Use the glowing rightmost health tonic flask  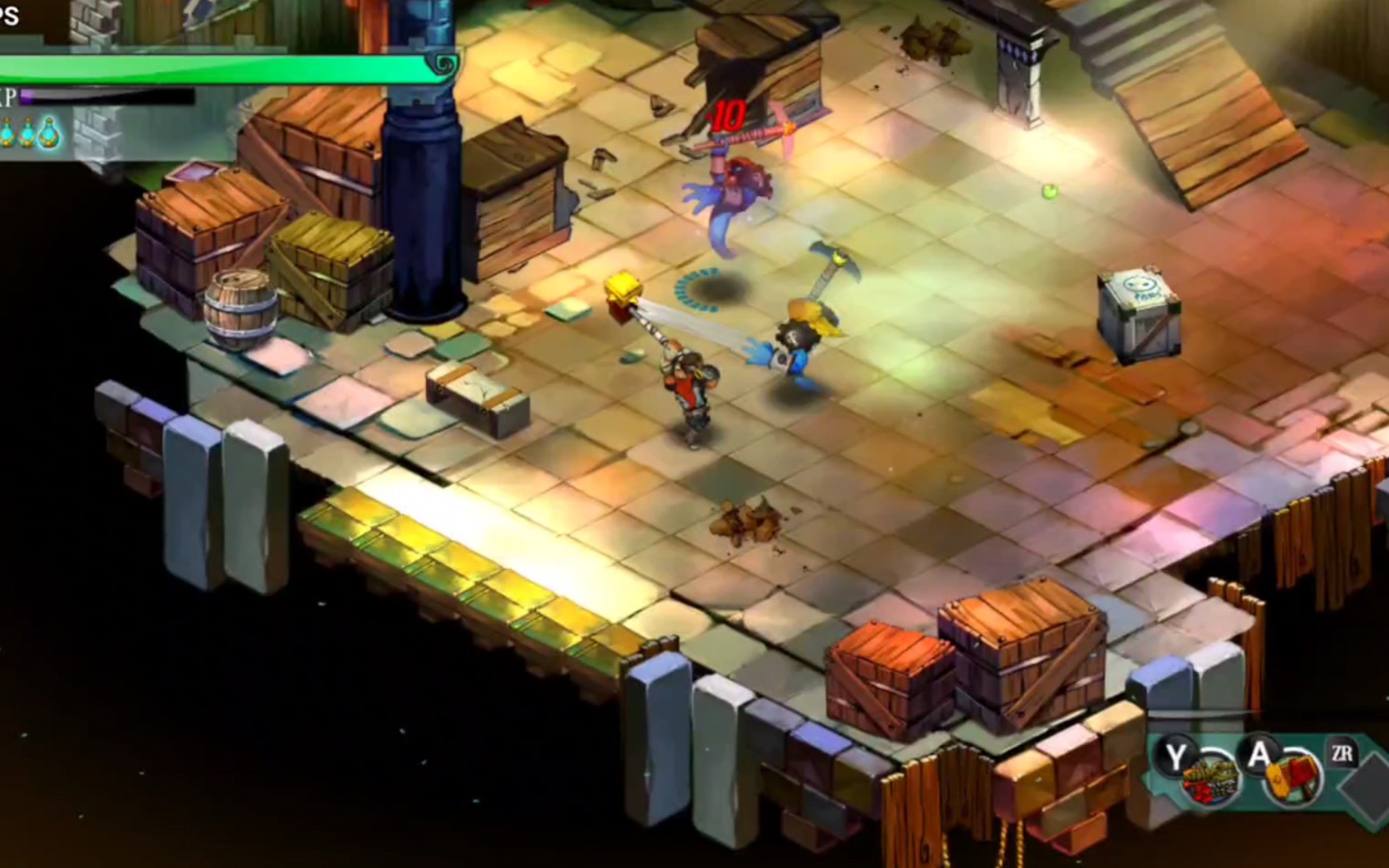click(x=49, y=133)
